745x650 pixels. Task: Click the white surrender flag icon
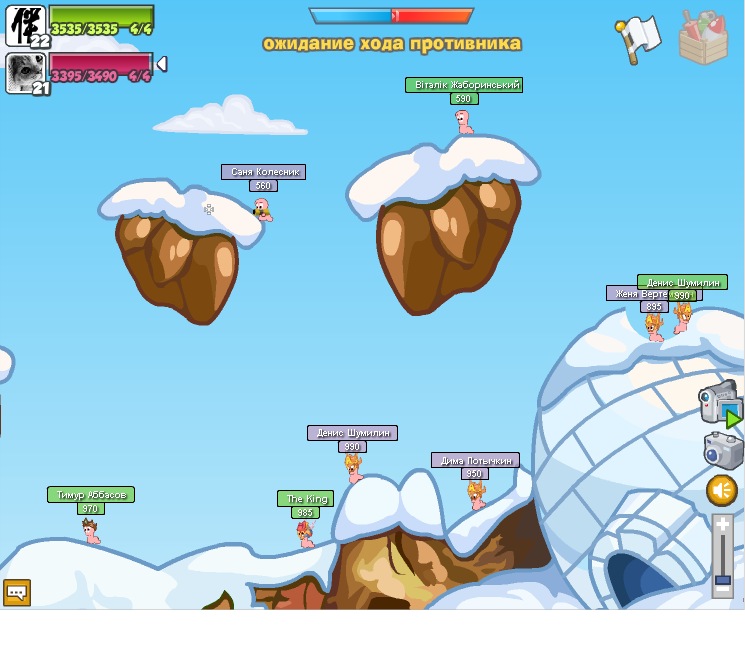(637, 38)
